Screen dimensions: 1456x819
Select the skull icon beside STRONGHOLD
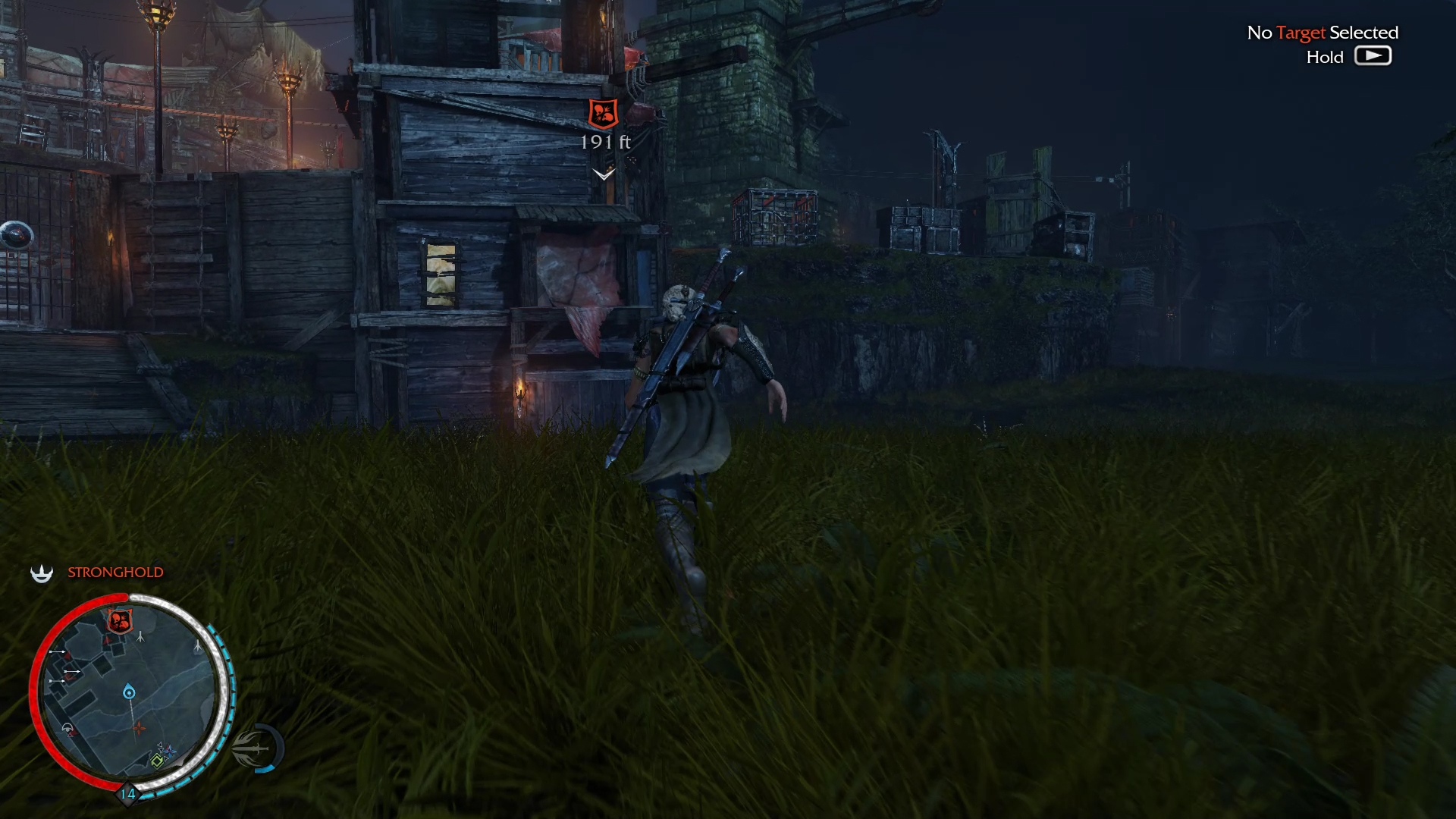tap(42, 573)
